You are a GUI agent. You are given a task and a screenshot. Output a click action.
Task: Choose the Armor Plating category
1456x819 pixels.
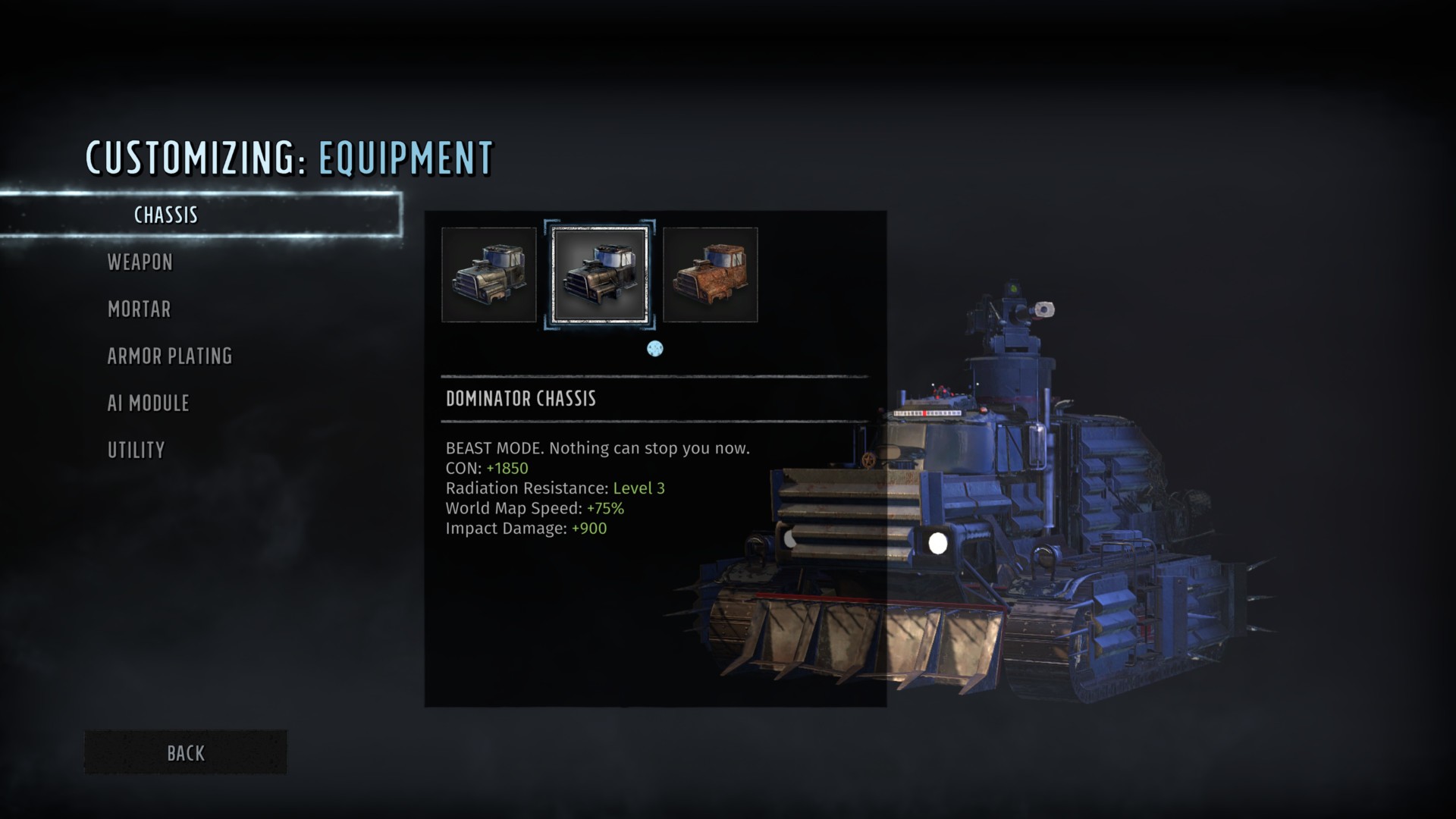click(x=170, y=356)
